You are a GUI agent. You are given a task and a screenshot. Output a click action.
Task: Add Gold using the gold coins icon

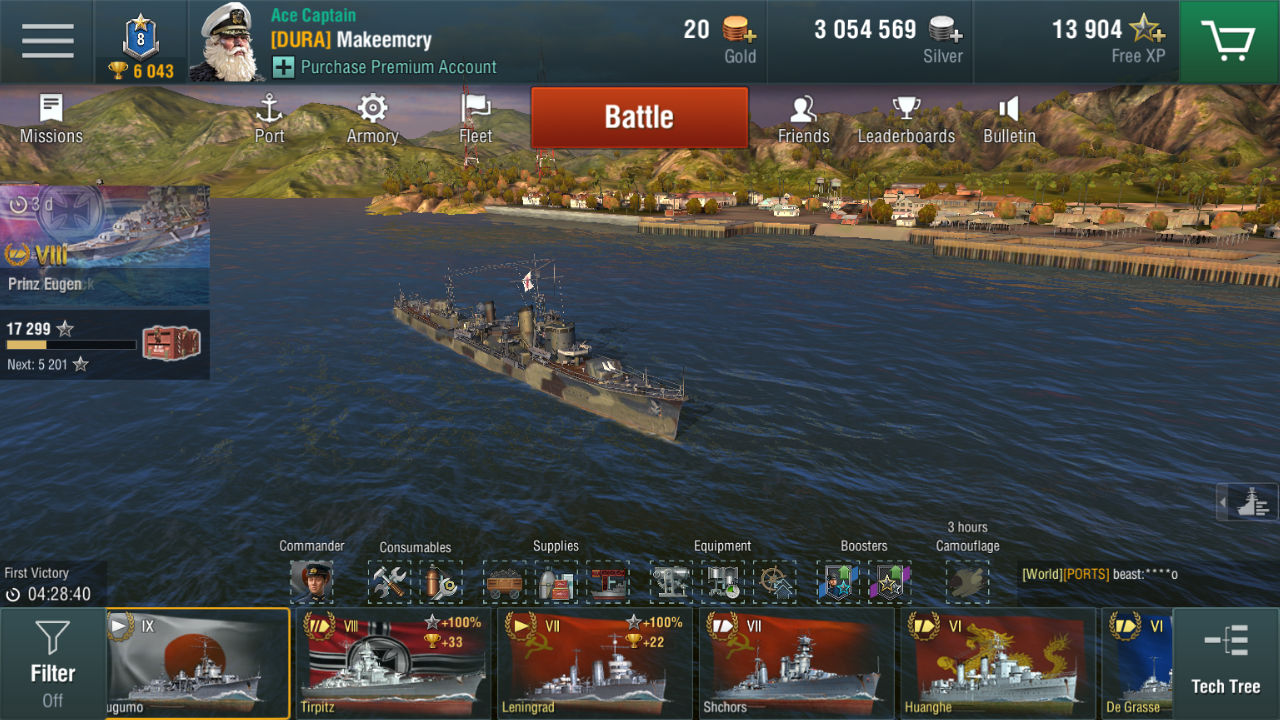(x=738, y=30)
